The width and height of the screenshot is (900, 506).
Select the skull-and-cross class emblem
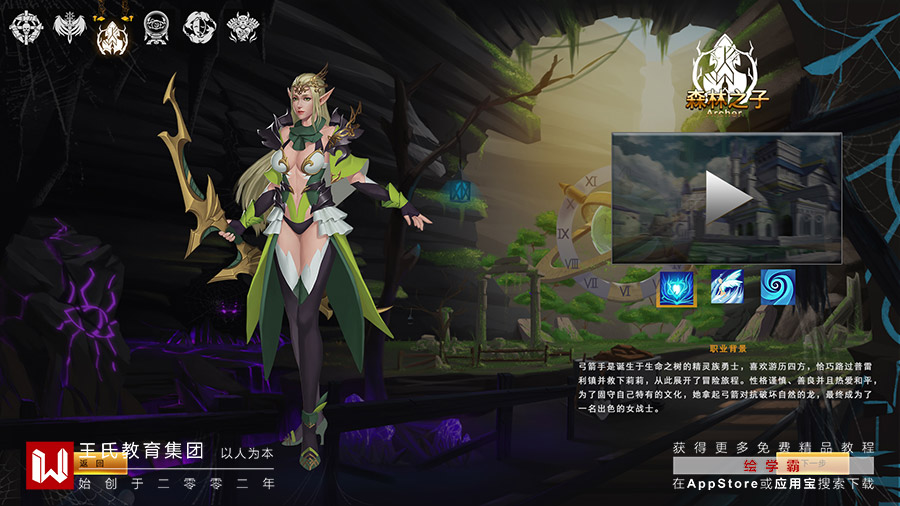point(25,27)
